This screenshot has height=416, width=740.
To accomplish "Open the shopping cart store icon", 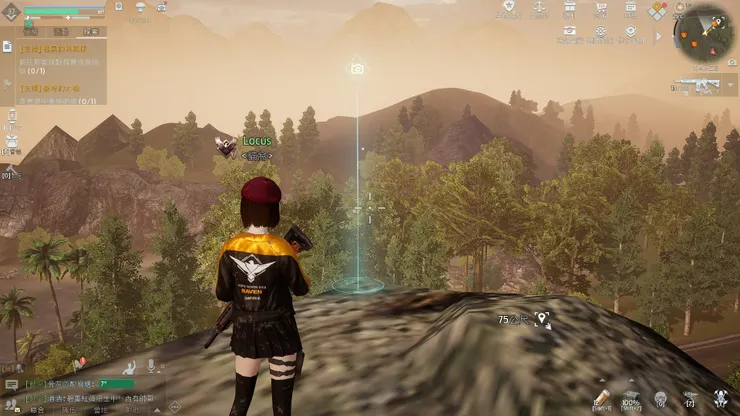I will [x=600, y=9].
